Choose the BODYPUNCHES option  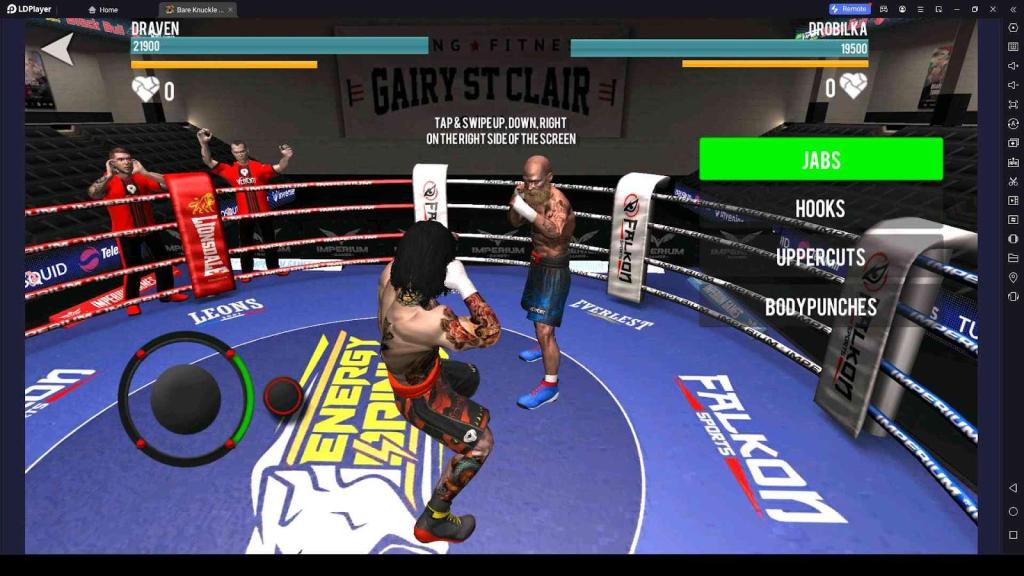(820, 306)
